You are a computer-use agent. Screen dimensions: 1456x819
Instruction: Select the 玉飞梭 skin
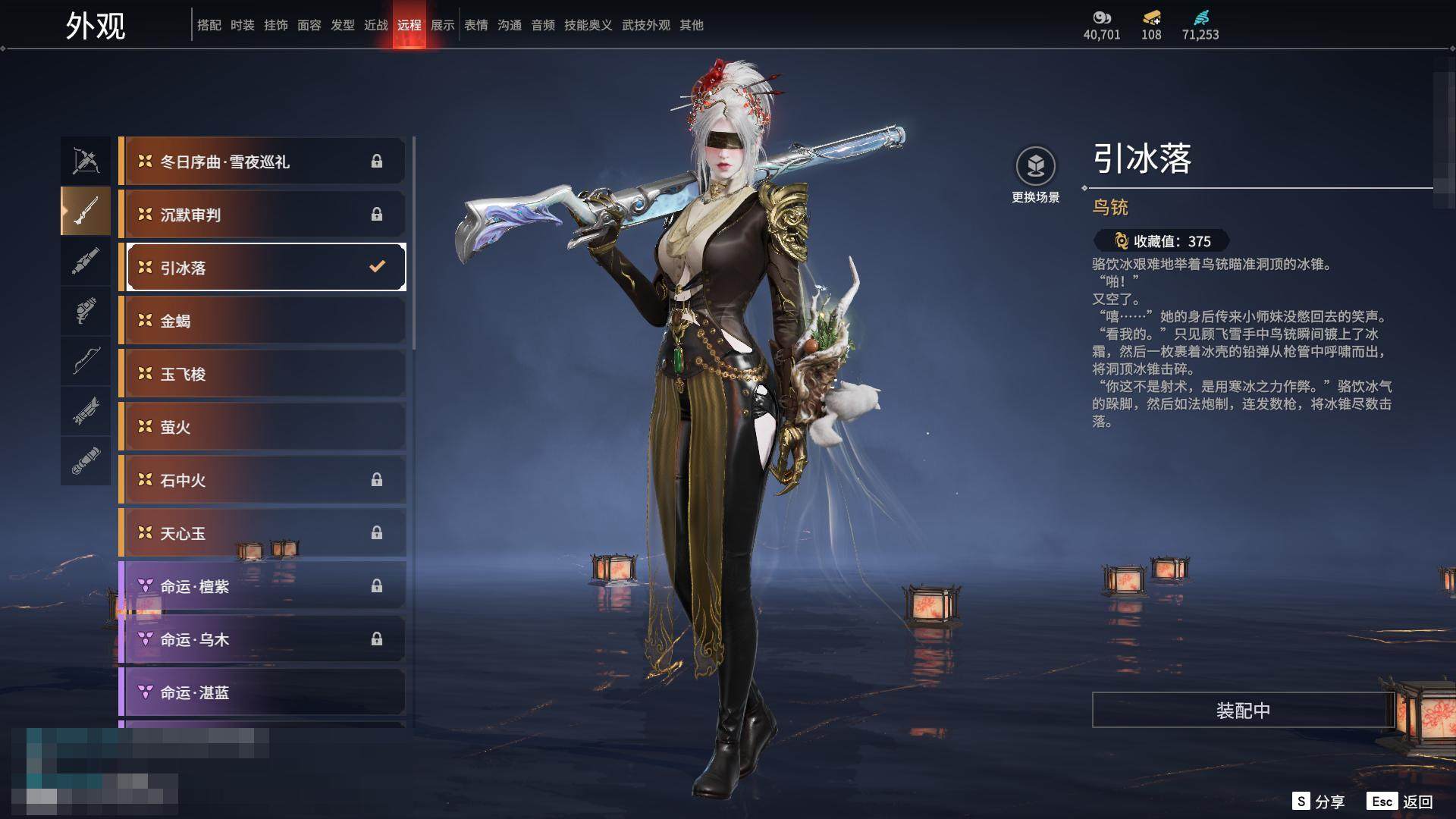(262, 374)
